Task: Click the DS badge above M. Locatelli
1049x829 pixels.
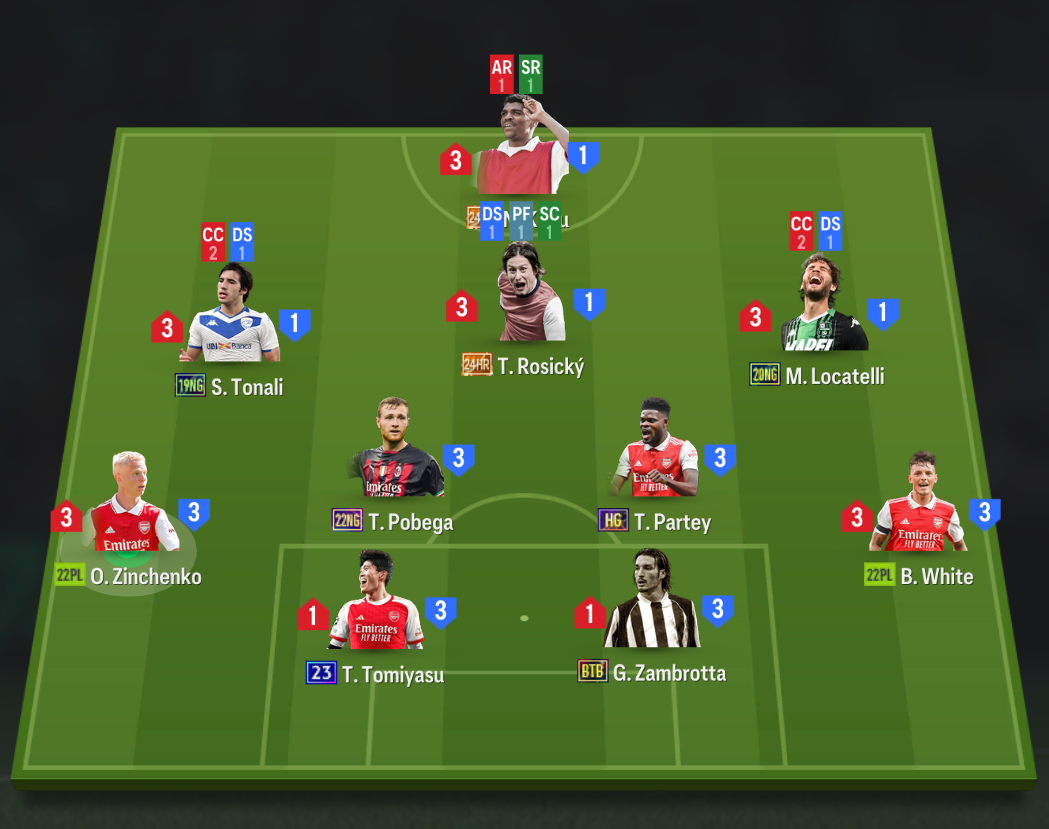Action: [830, 232]
